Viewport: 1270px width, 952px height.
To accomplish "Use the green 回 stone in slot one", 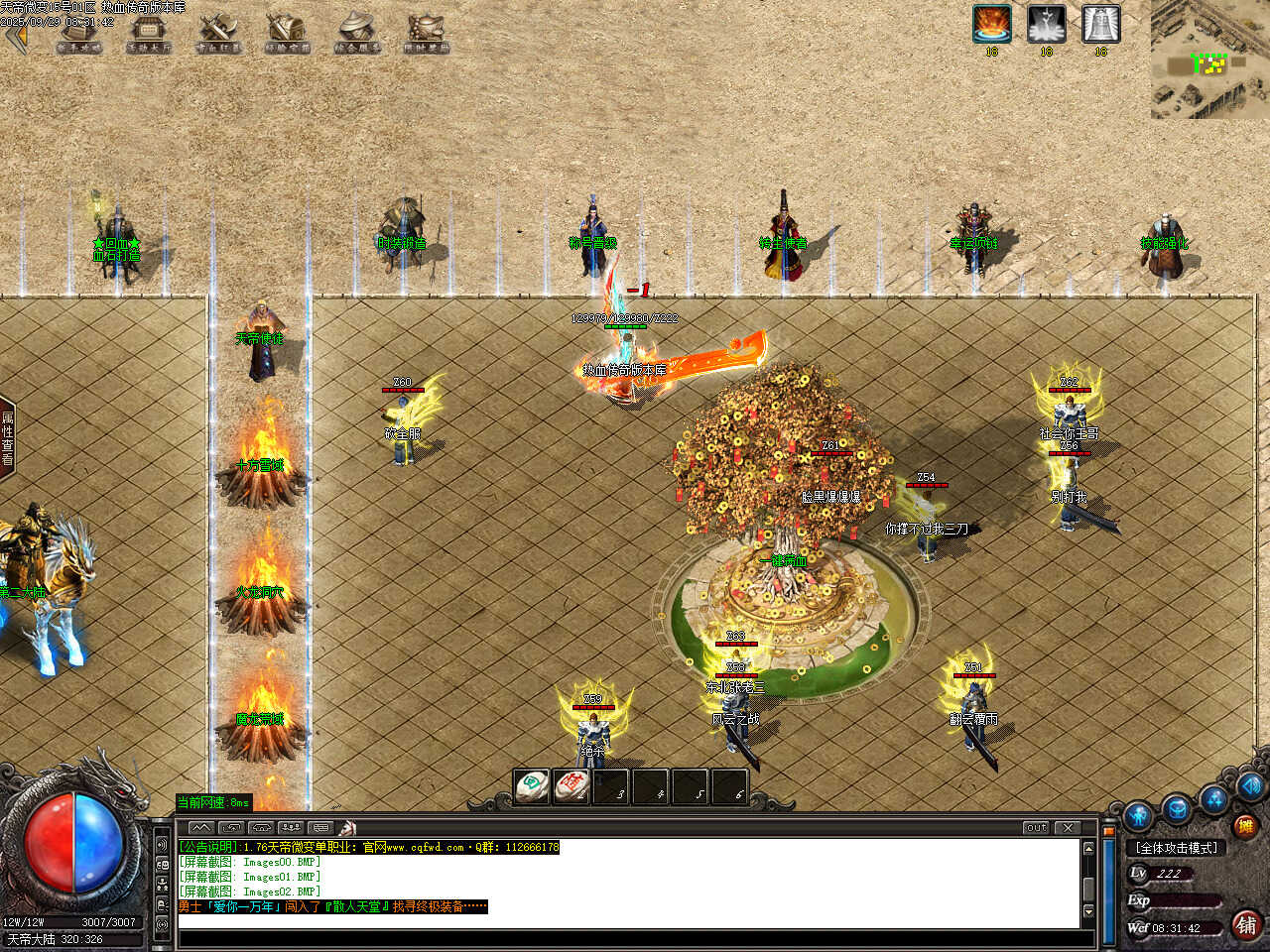I will (532, 785).
